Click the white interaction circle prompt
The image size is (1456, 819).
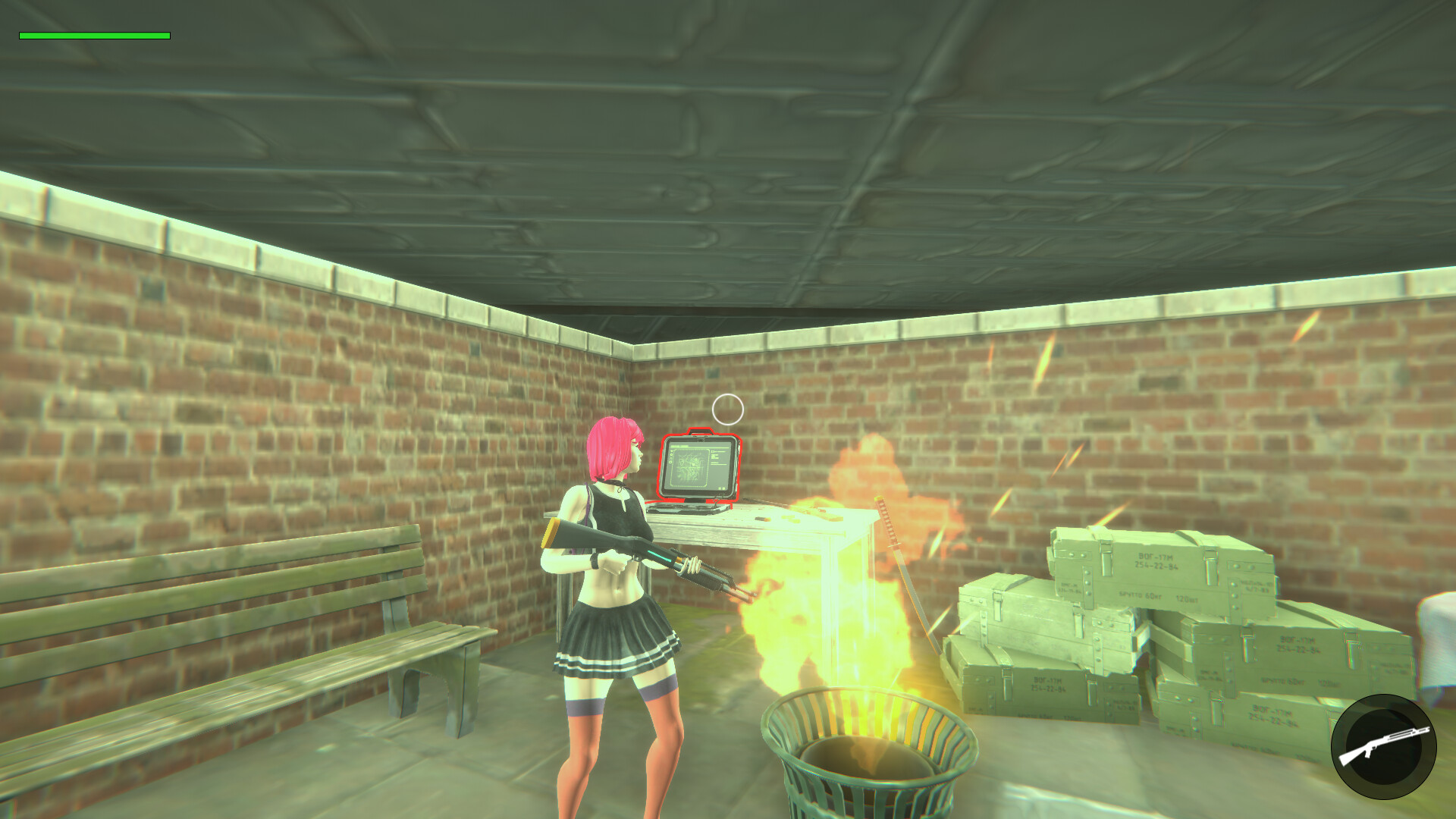729,409
